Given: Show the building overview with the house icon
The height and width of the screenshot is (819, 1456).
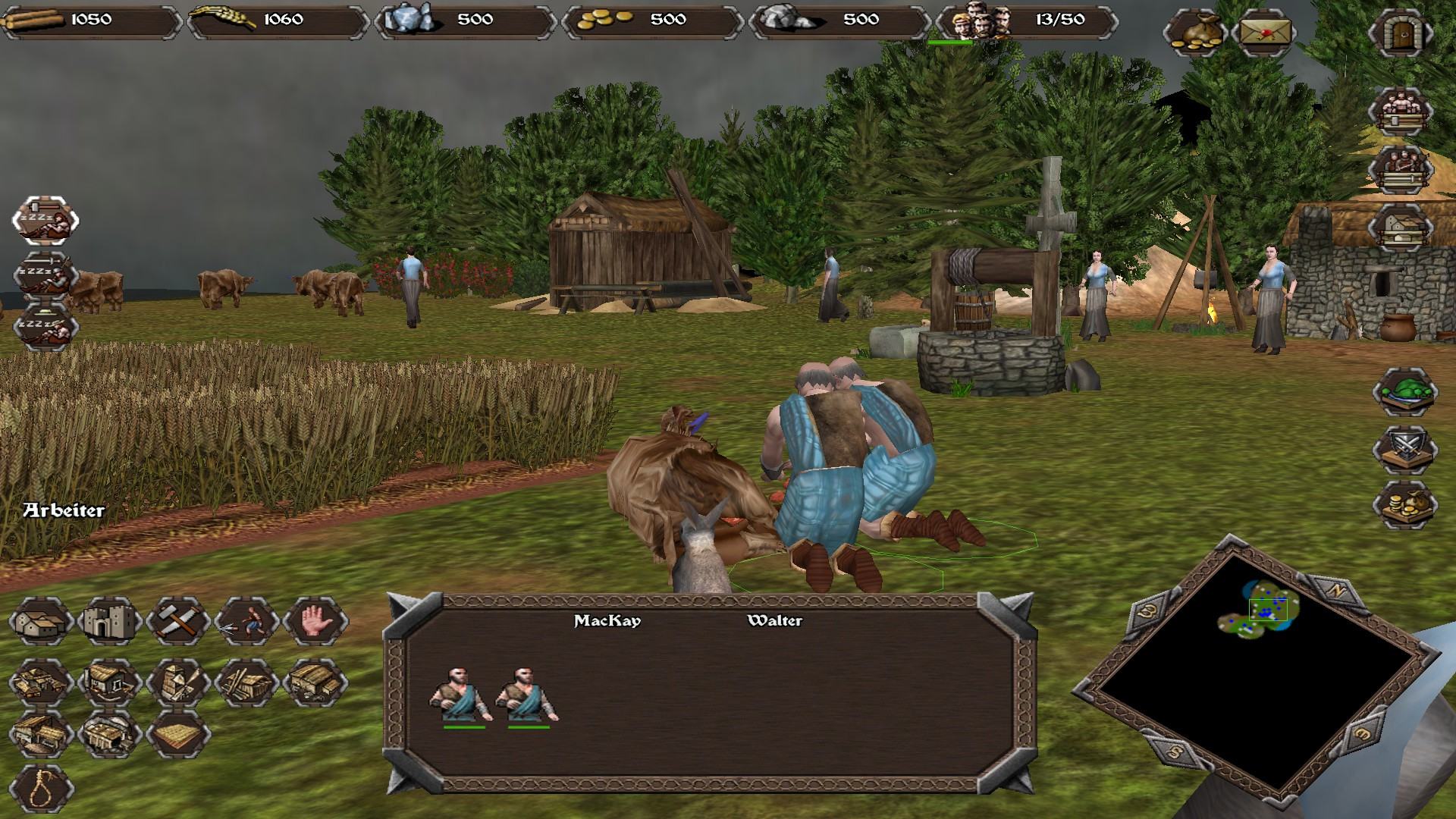Looking at the screenshot, I should 1400,226.
